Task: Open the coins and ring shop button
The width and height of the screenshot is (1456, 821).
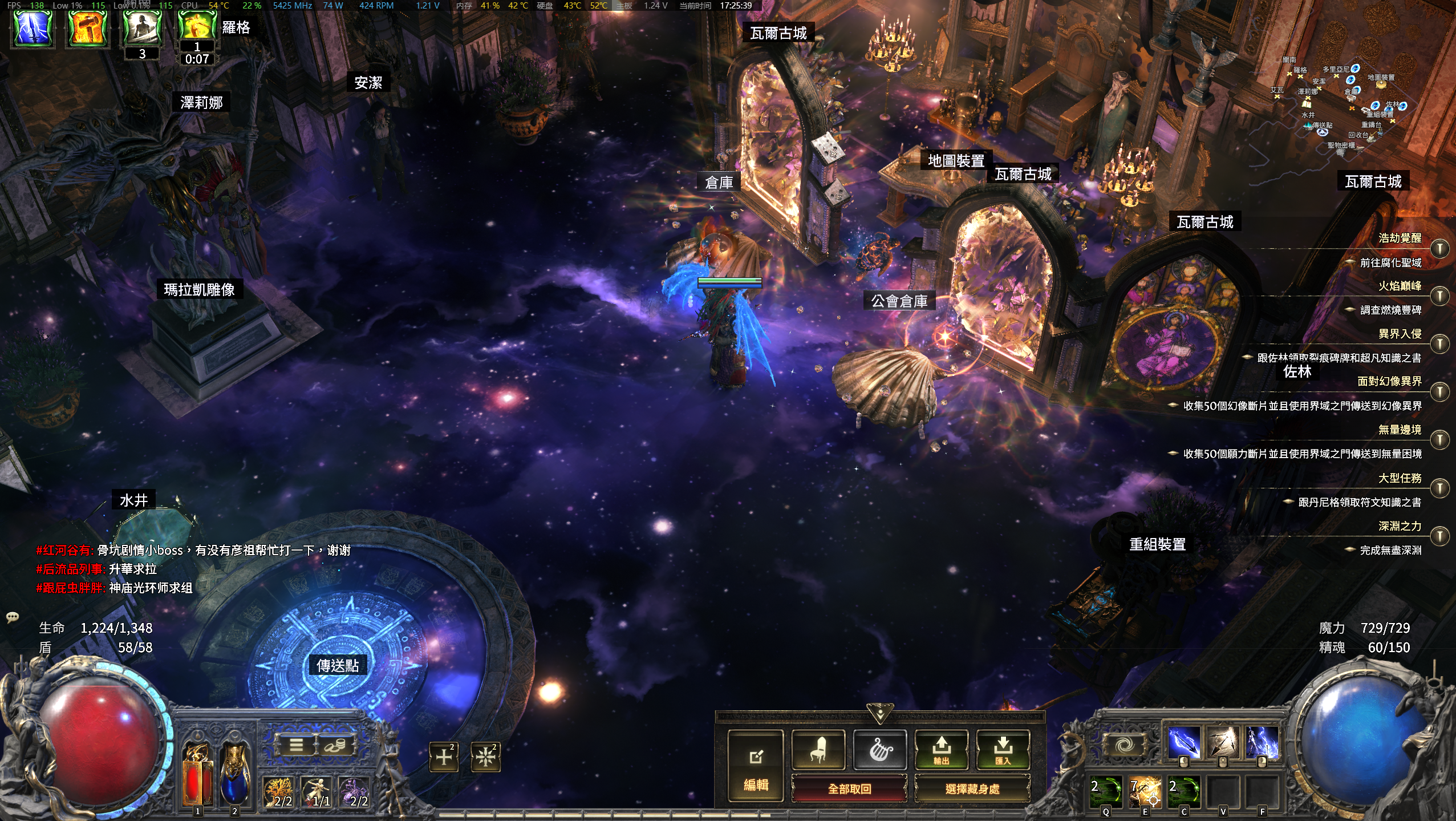Action: tap(336, 745)
